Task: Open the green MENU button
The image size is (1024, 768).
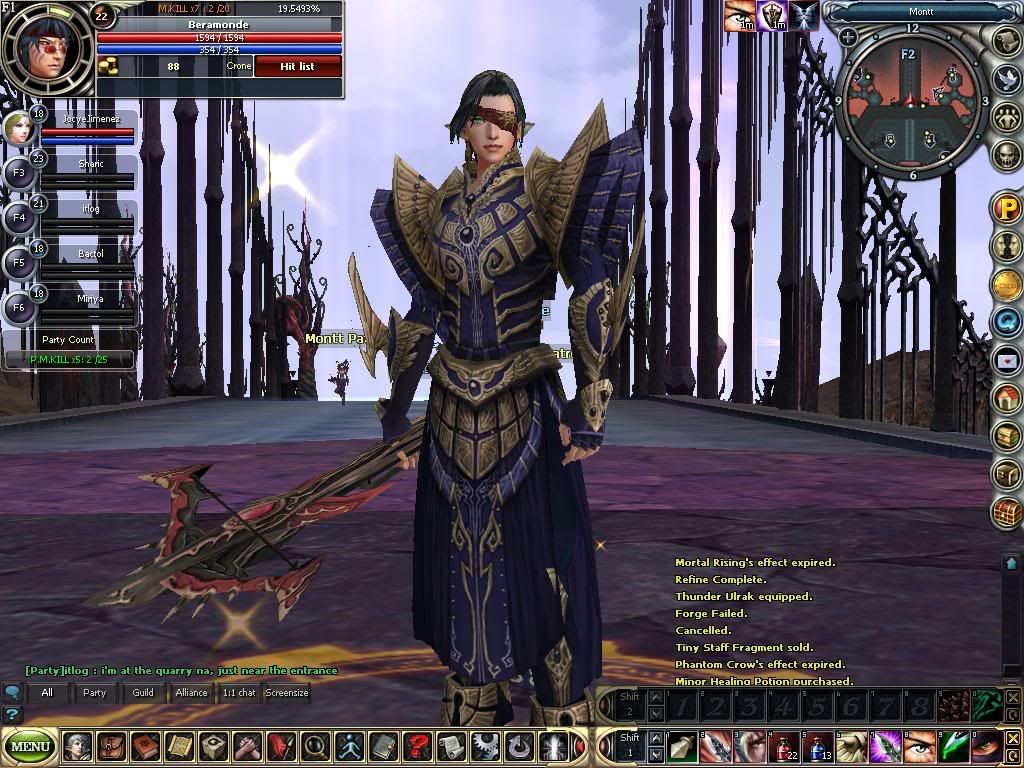Action: point(31,746)
